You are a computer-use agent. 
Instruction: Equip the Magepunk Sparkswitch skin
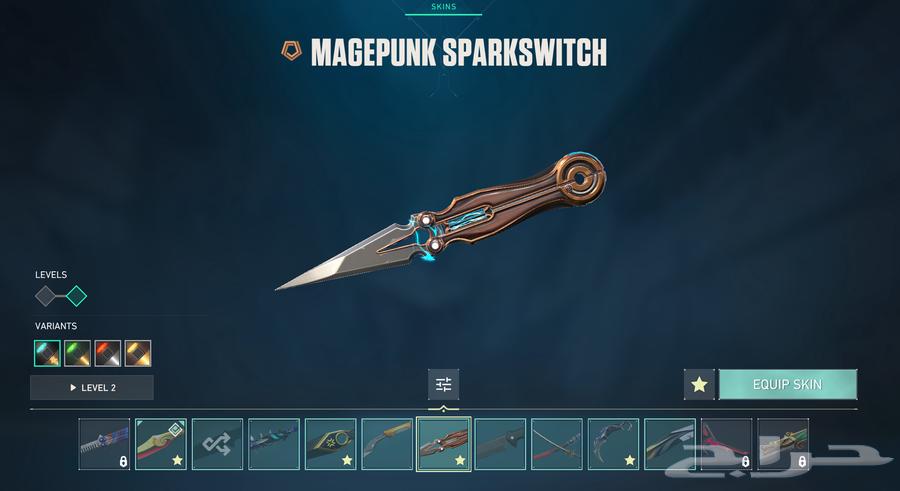[x=787, y=385]
